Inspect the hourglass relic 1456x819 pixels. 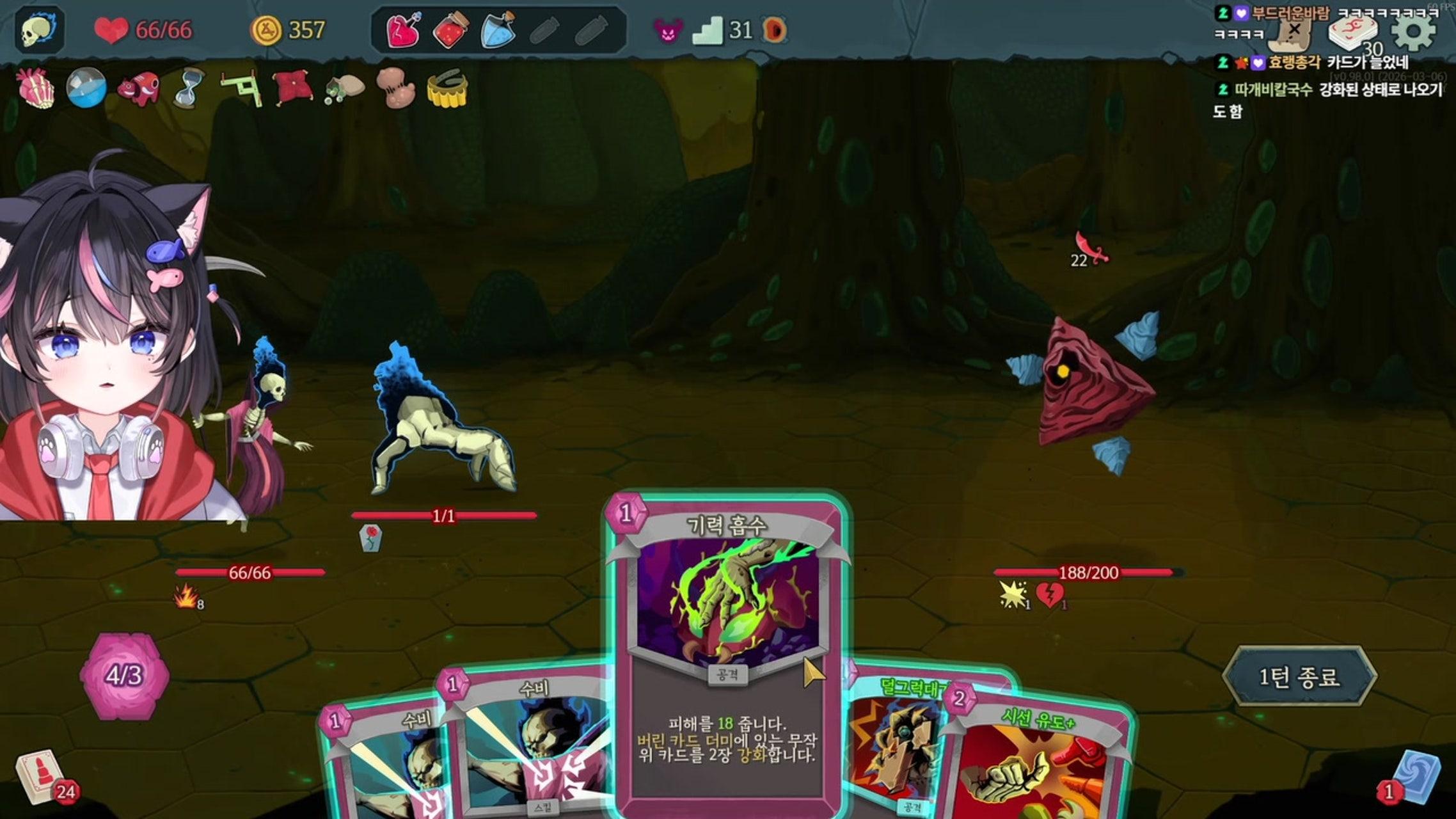click(x=189, y=88)
